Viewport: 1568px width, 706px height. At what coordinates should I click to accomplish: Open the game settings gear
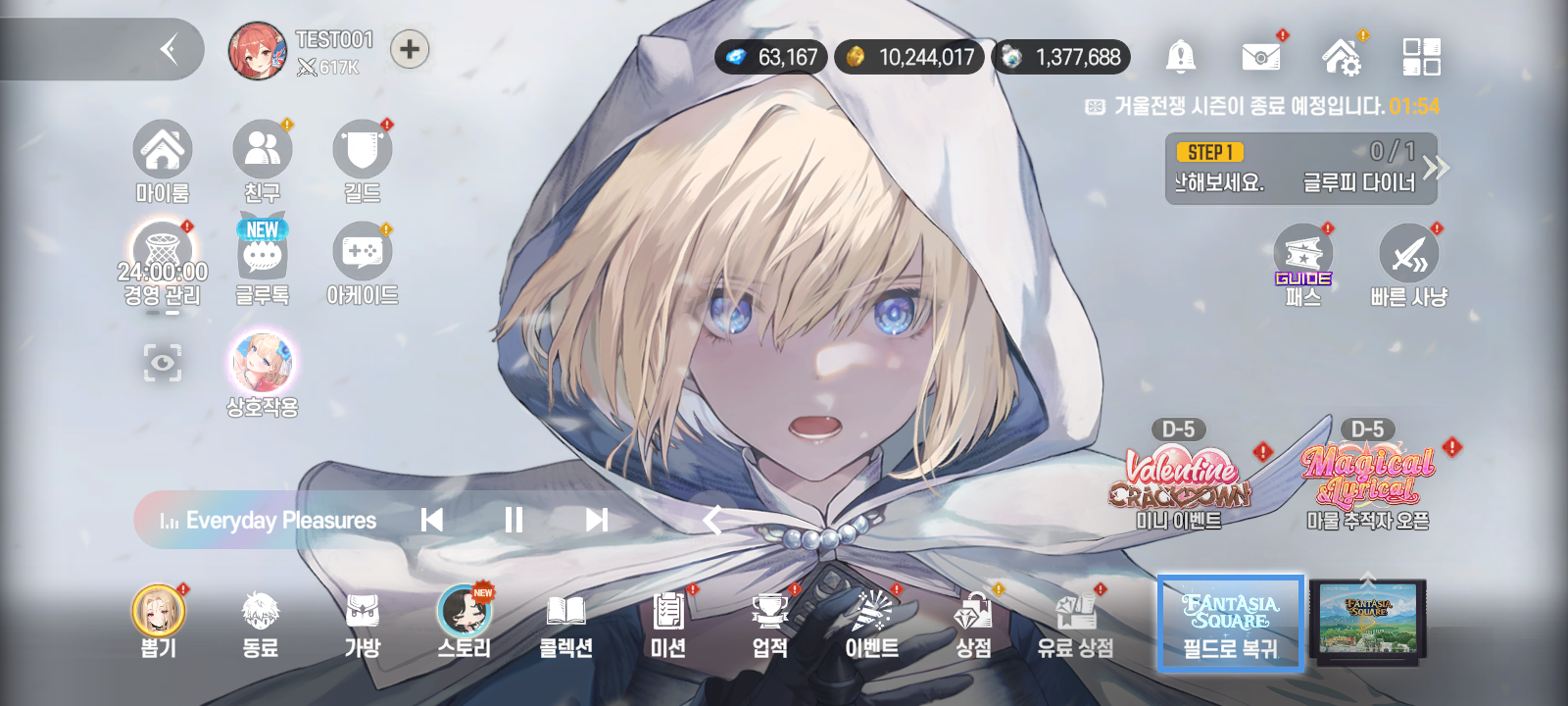pos(1345,56)
